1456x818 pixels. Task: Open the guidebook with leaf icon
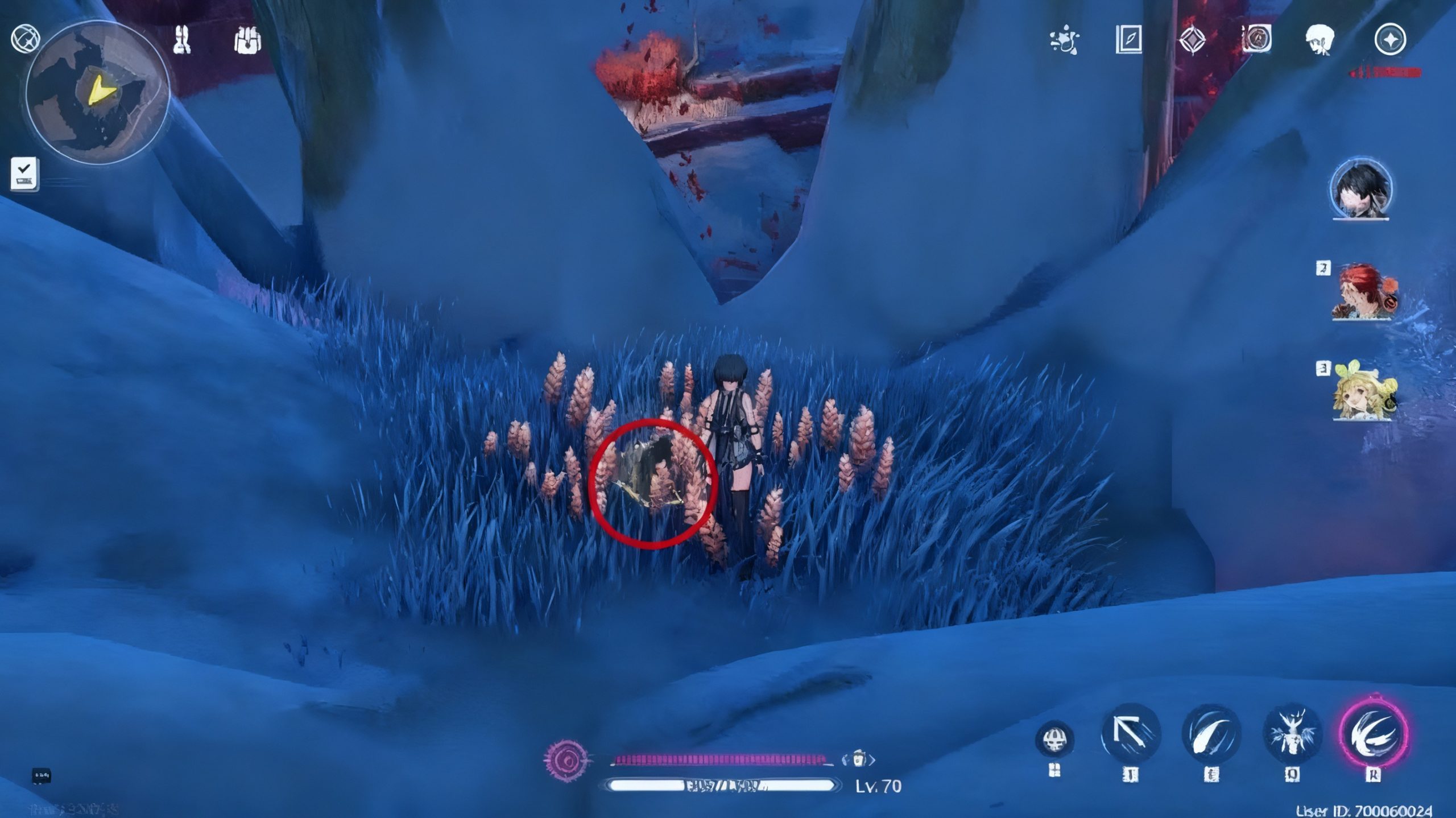click(1128, 40)
